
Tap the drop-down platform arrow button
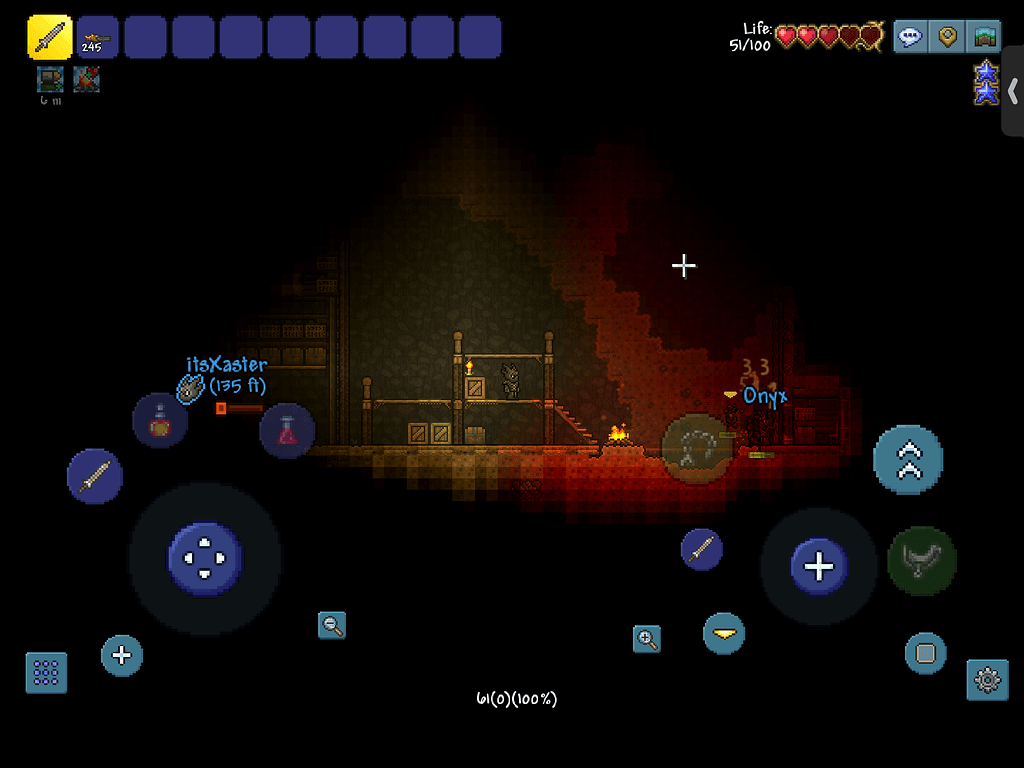pos(724,633)
